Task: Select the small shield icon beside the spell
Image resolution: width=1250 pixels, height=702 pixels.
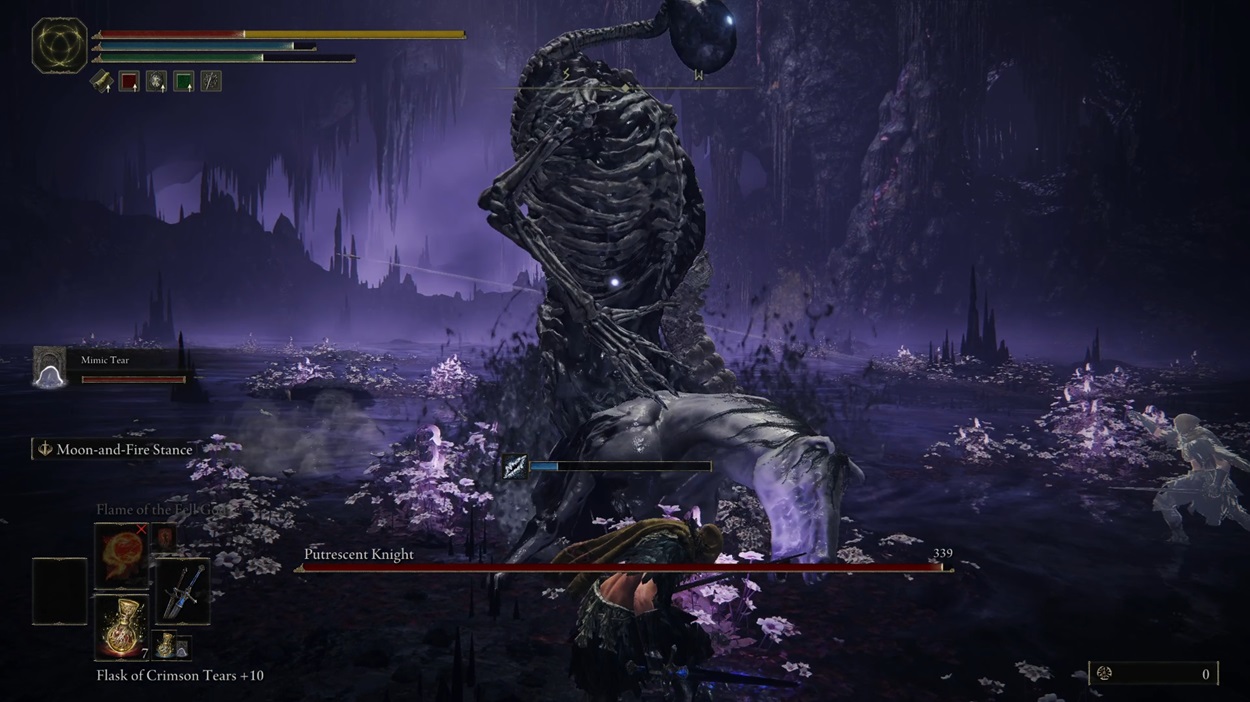Action: (166, 538)
